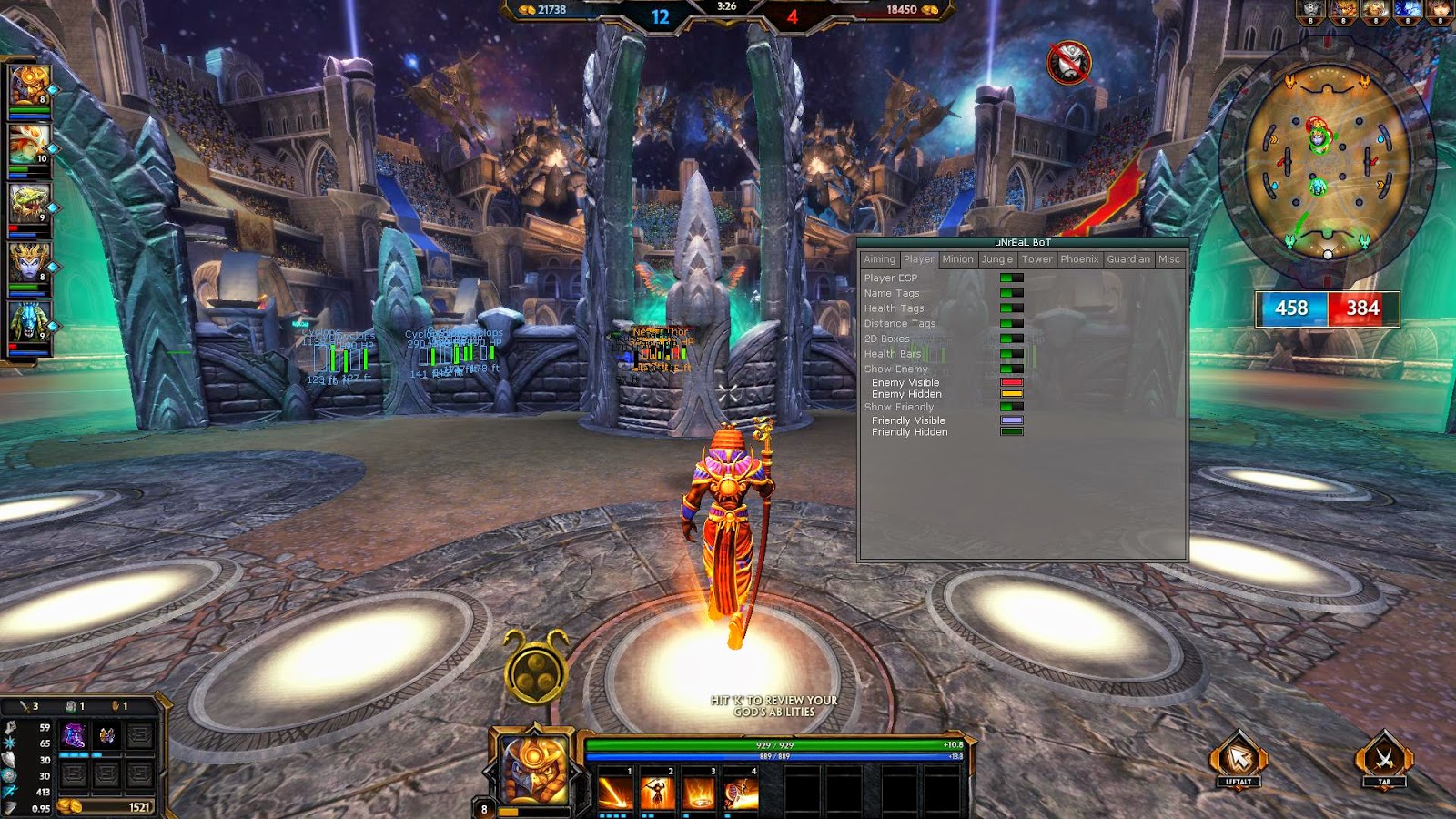
Task: Select the Misc tab of the bot menu
Action: point(1169,259)
